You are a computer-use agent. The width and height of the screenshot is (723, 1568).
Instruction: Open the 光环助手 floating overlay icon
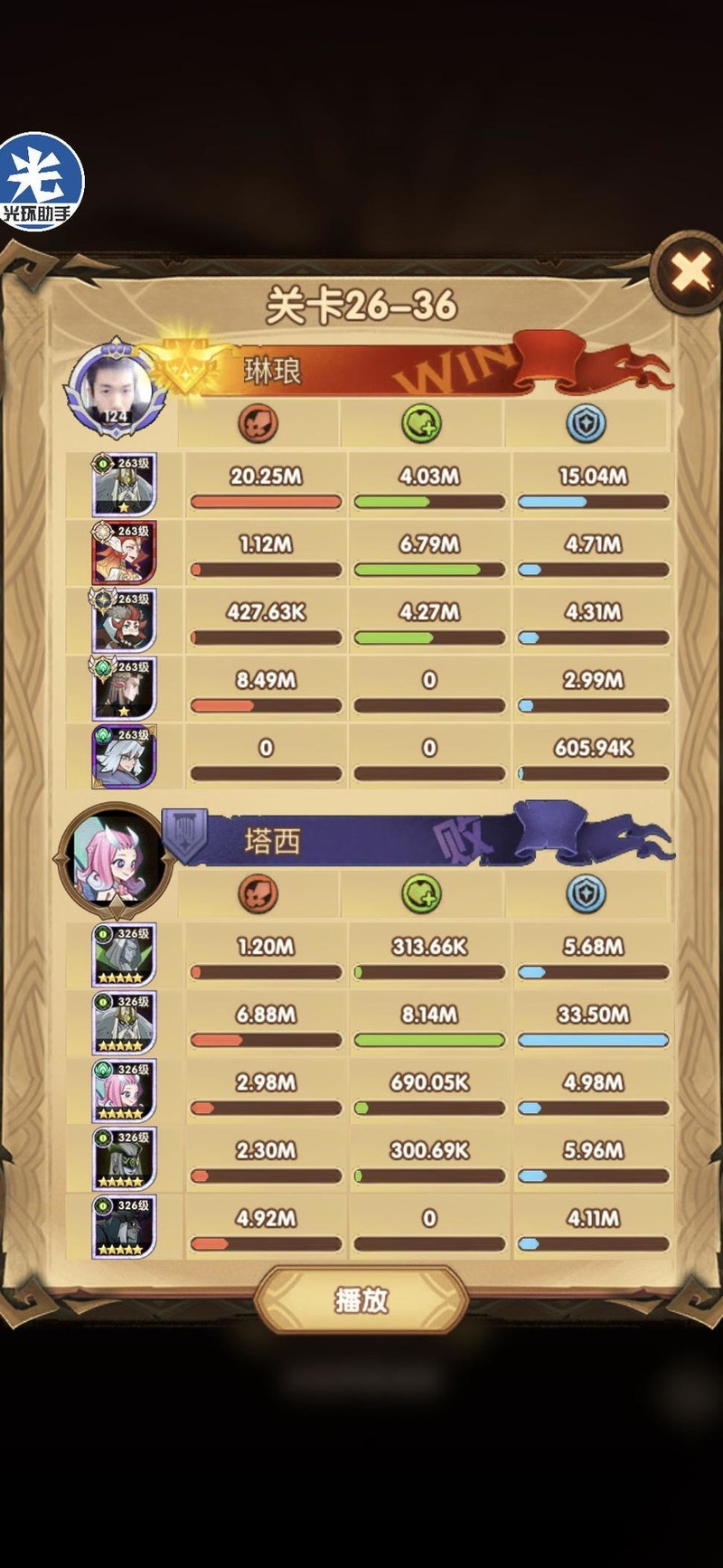coord(40,181)
